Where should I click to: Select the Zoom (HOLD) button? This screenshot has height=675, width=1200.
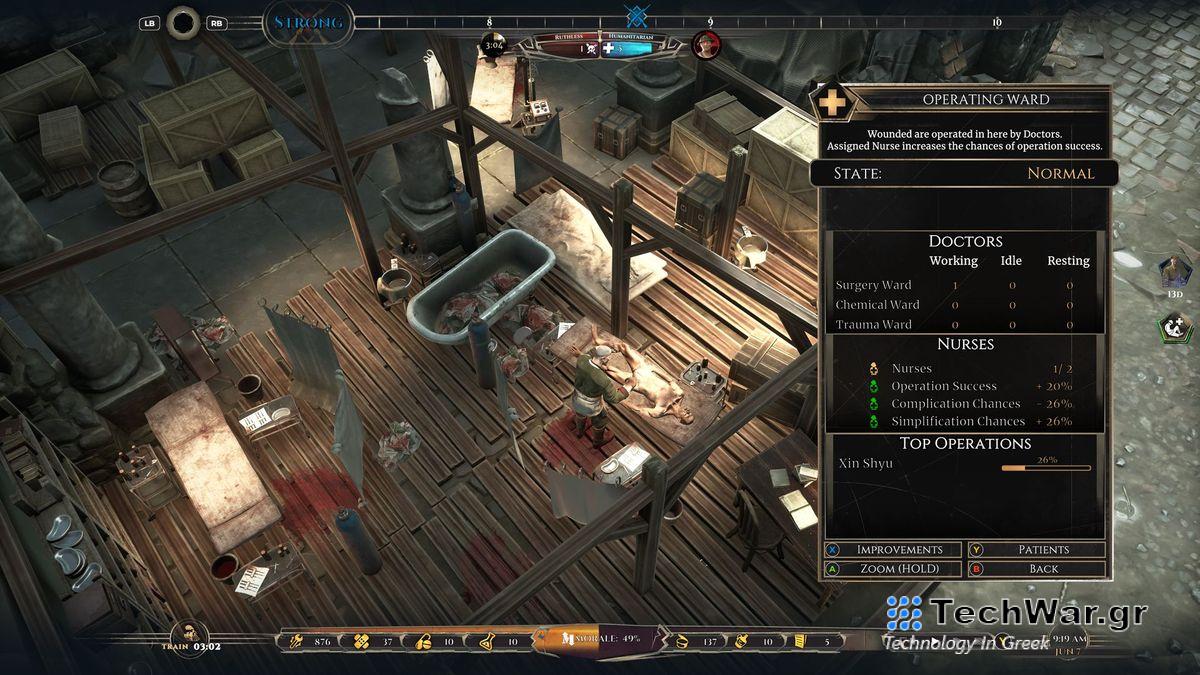click(893, 569)
